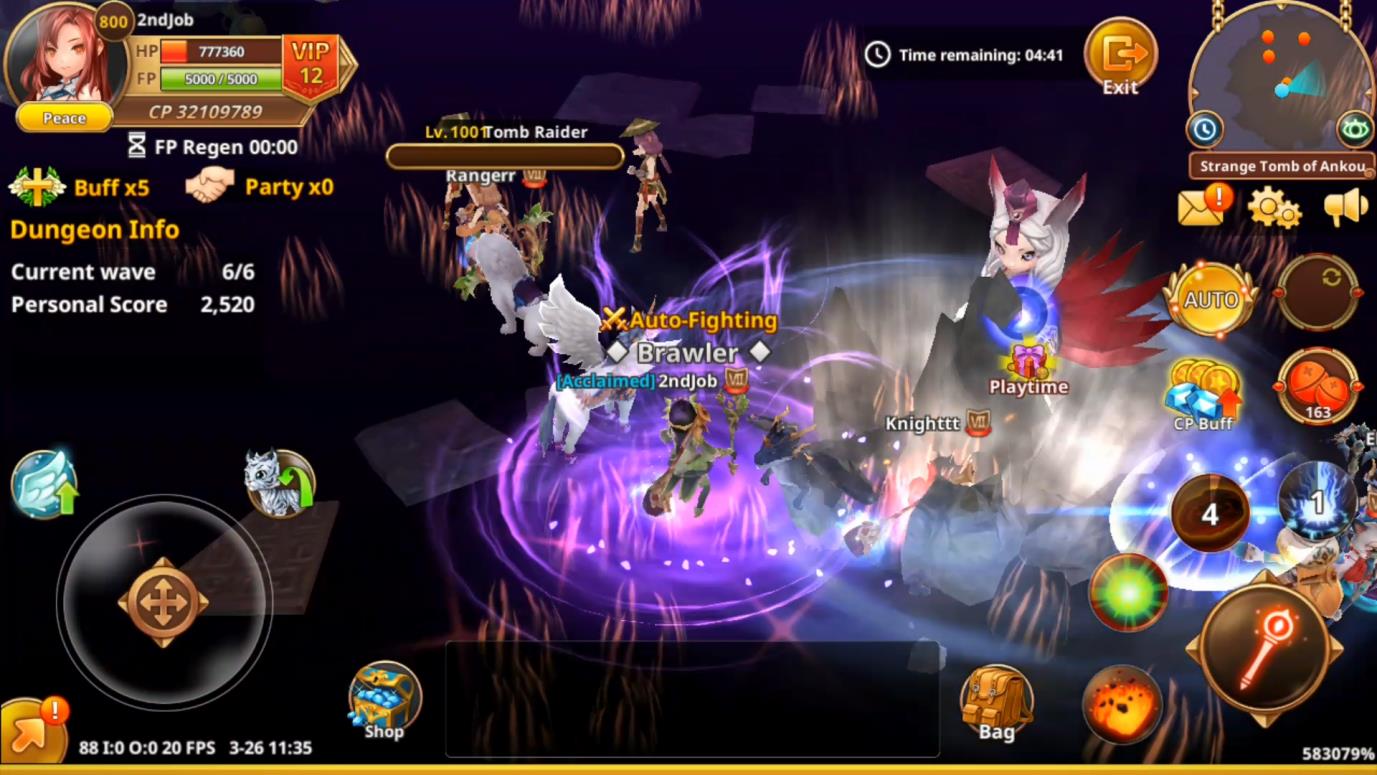Tap the white tiger pet icon

click(279, 484)
